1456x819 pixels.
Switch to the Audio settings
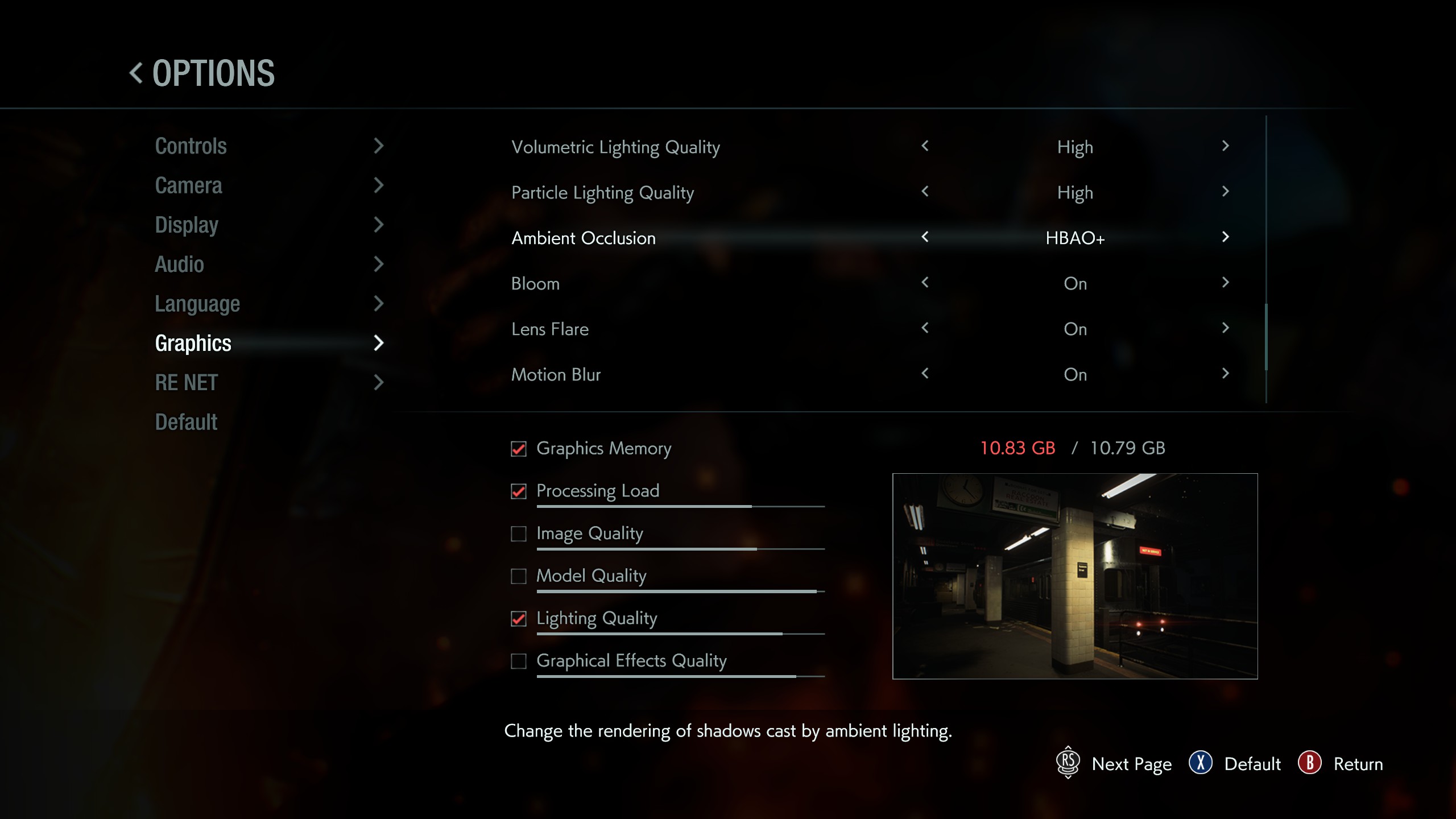179,264
